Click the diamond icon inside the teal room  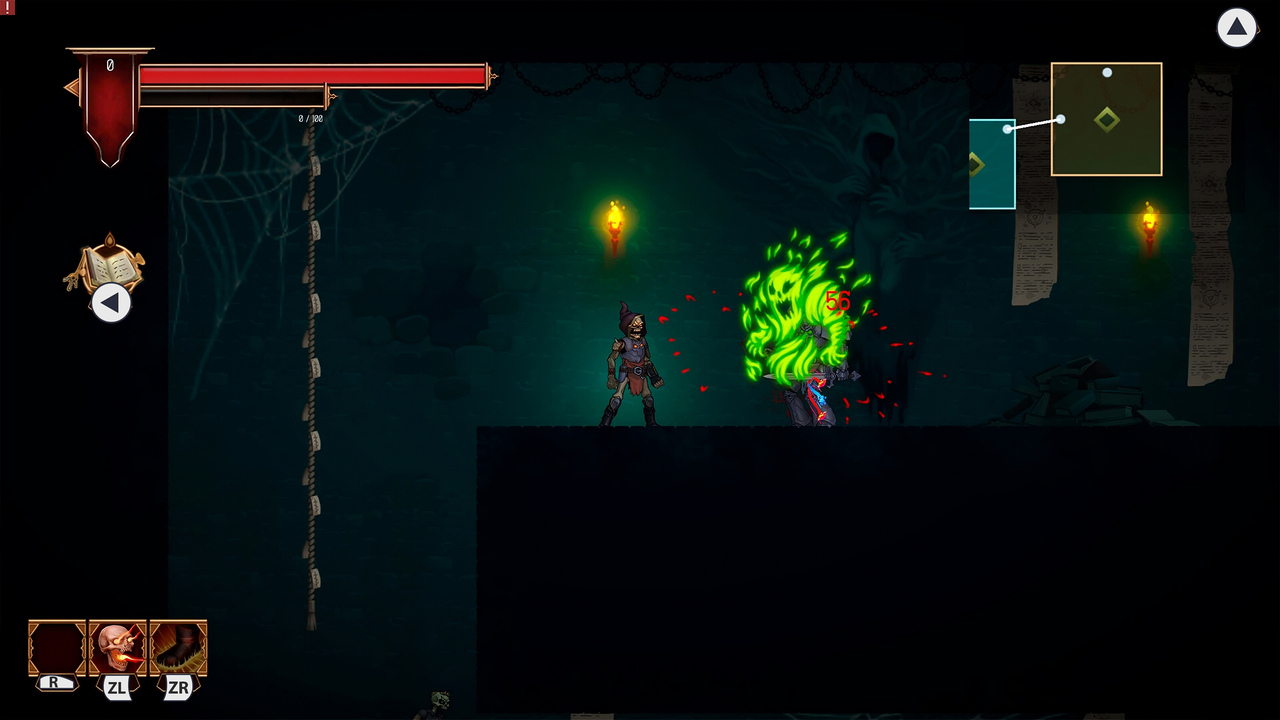pos(977,163)
